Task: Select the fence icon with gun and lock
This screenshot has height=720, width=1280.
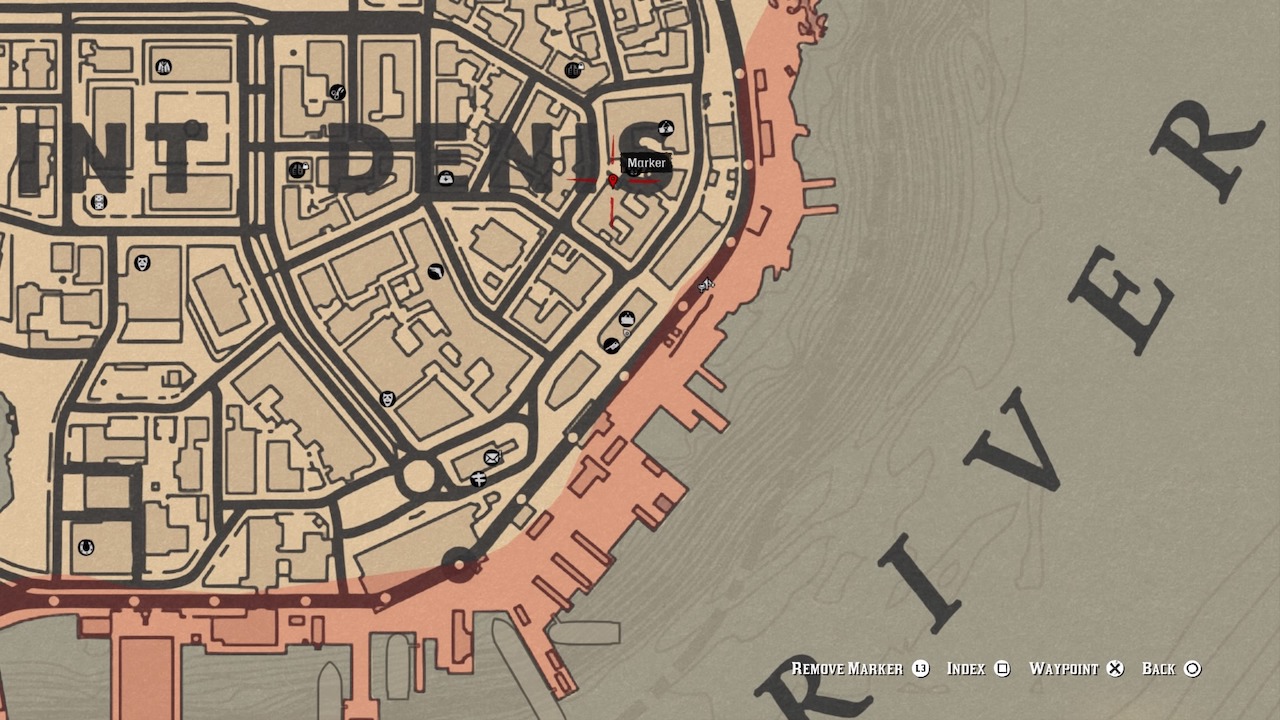Action: point(298,168)
